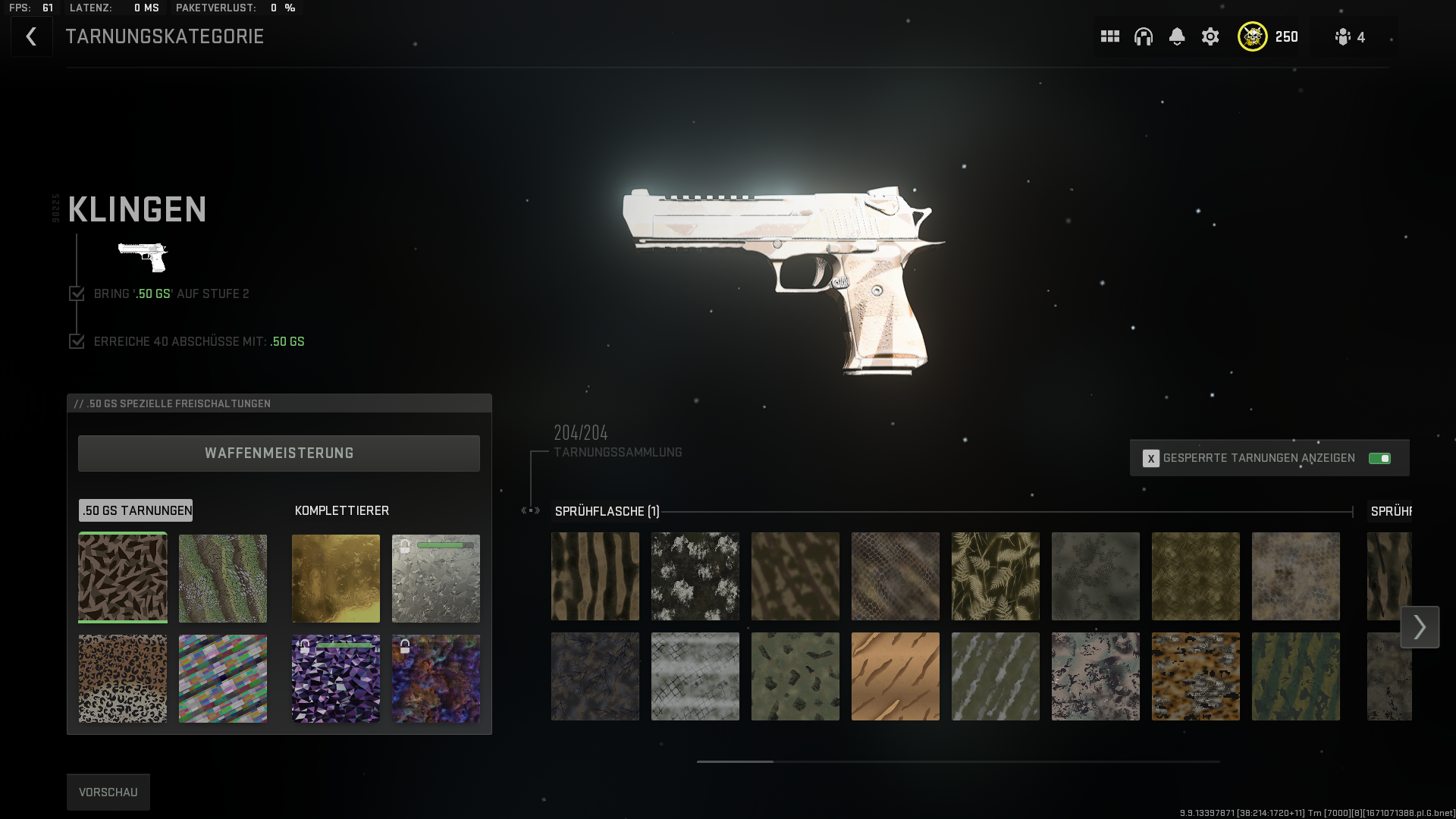Choose the rainbow pixel block camo
This screenshot has width=1456, height=819.
click(223, 678)
